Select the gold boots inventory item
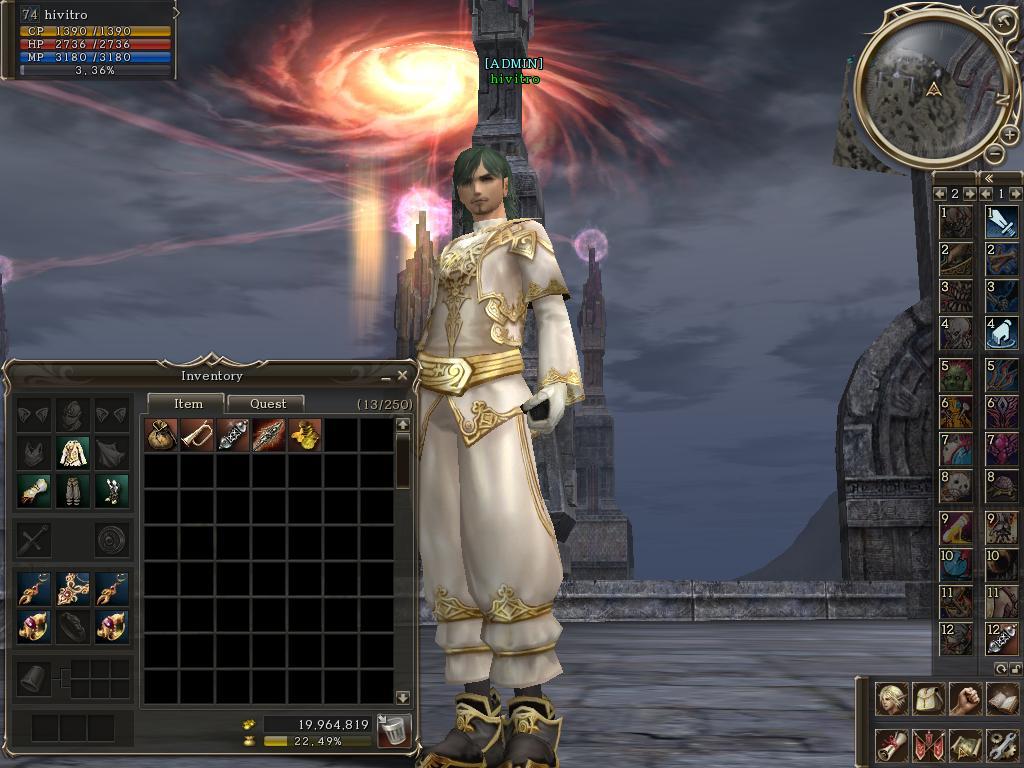 click(x=305, y=435)
